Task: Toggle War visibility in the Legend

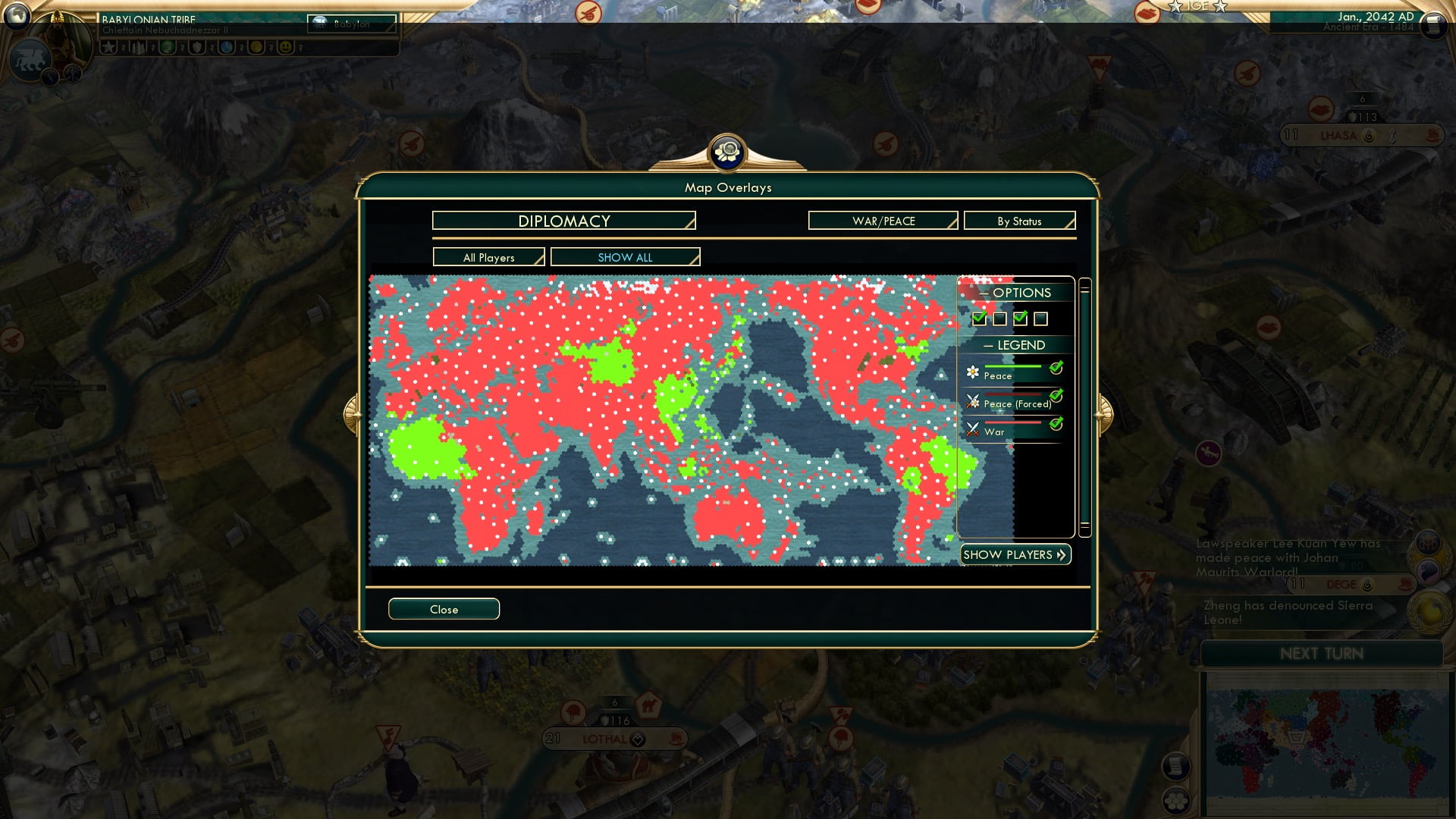Action: (x=1056, y=423)
